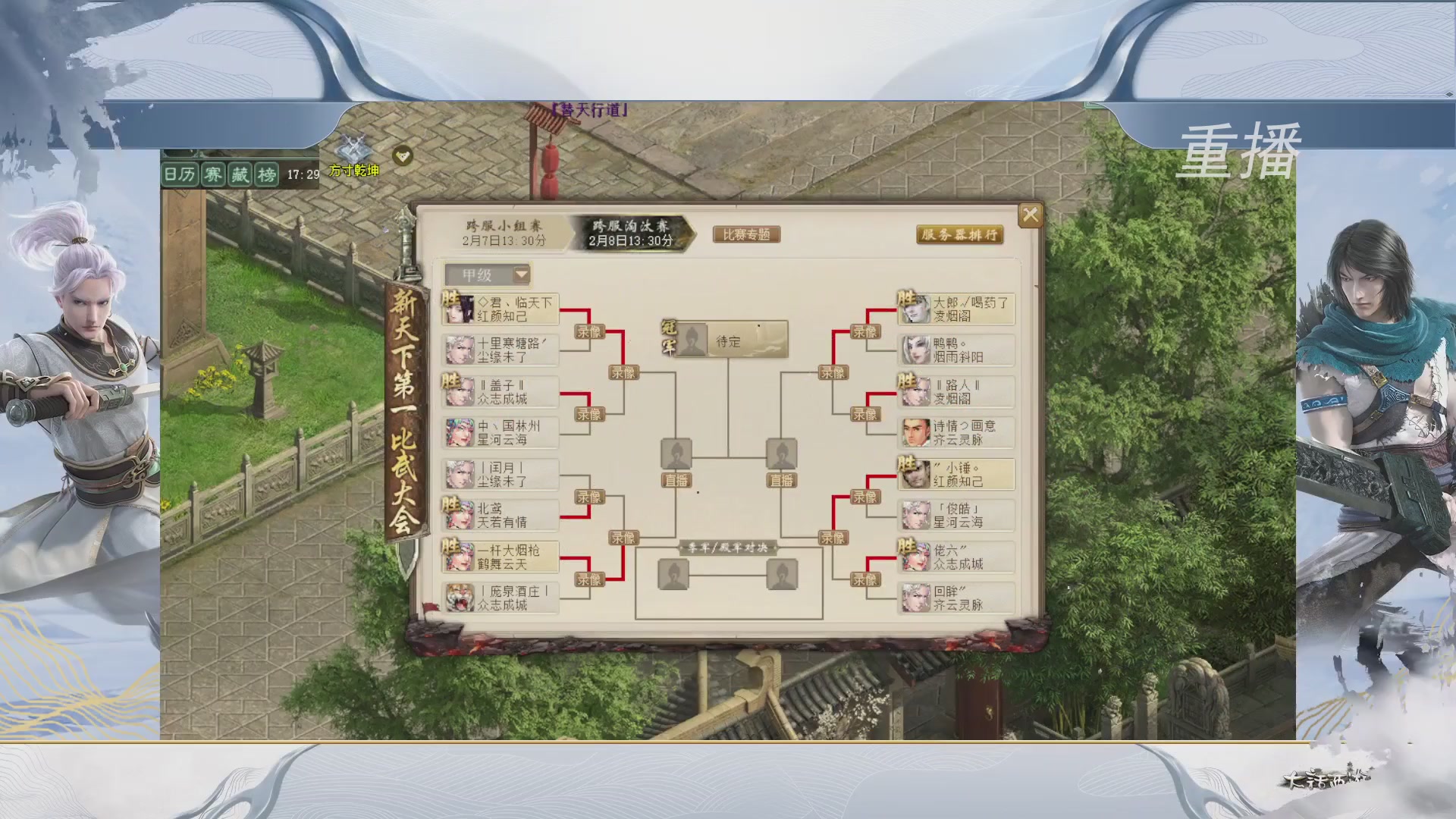Click the left 直播 live-stream icon
This screenshot has width=1456, height=819.
tap(677, 479)
